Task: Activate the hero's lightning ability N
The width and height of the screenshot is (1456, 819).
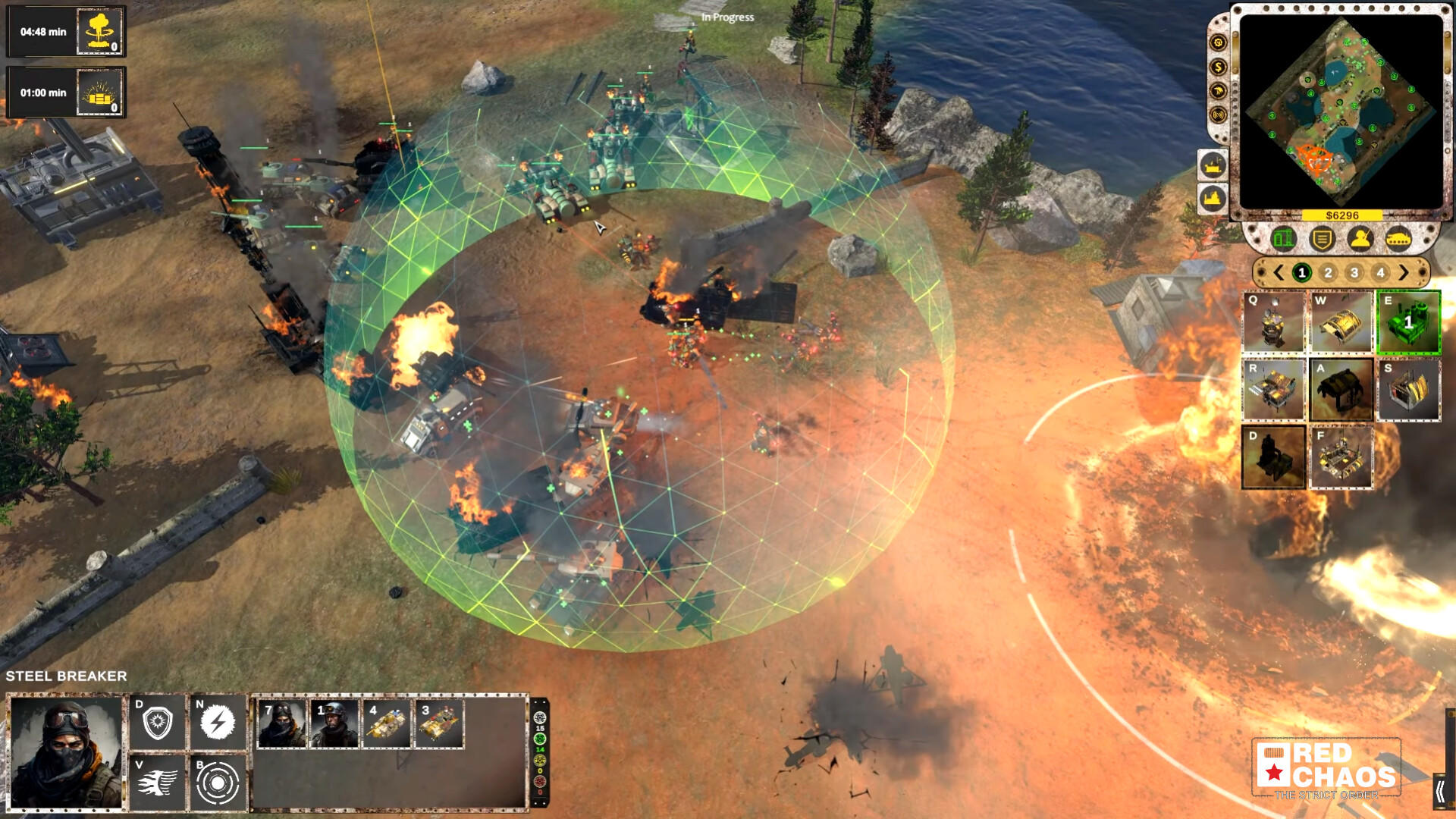Action: pyautogui.click(x=218, y=720)
